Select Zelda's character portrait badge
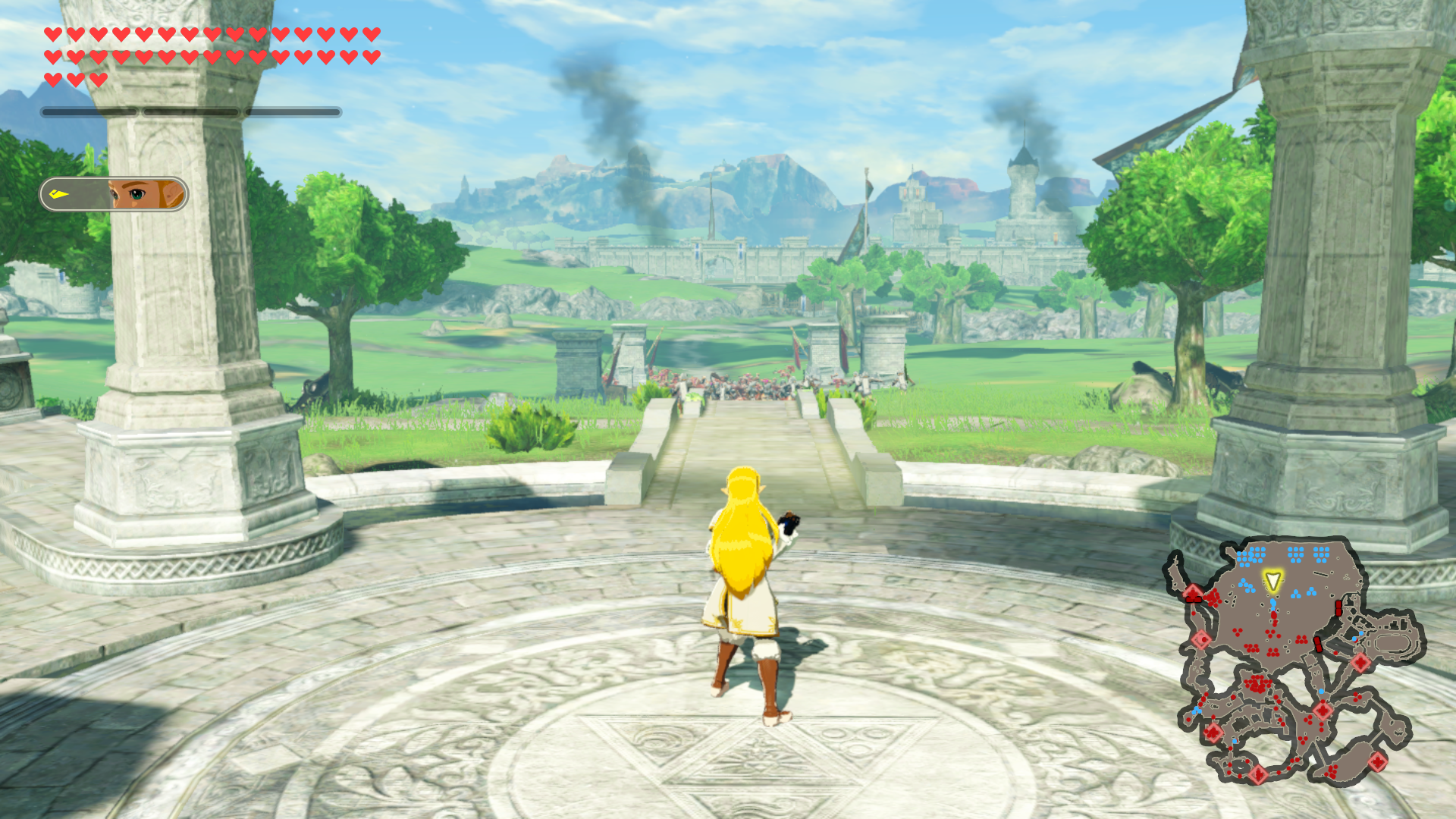Image resolution: width=1456 pixels, height=819 pixels. click(x=115, y=194)
